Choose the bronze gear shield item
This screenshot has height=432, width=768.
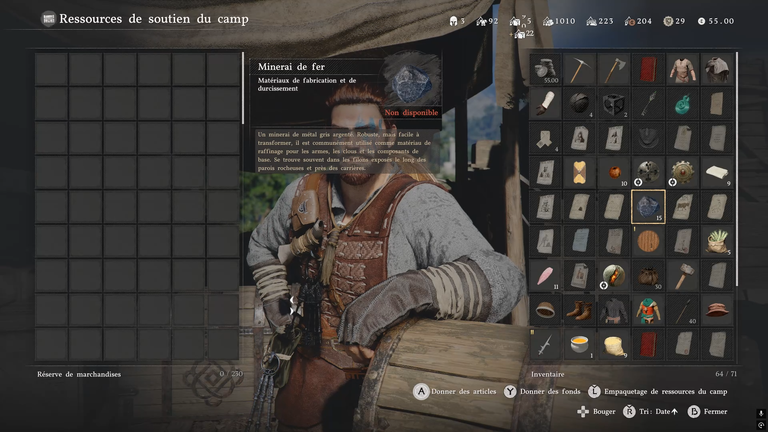683,172
